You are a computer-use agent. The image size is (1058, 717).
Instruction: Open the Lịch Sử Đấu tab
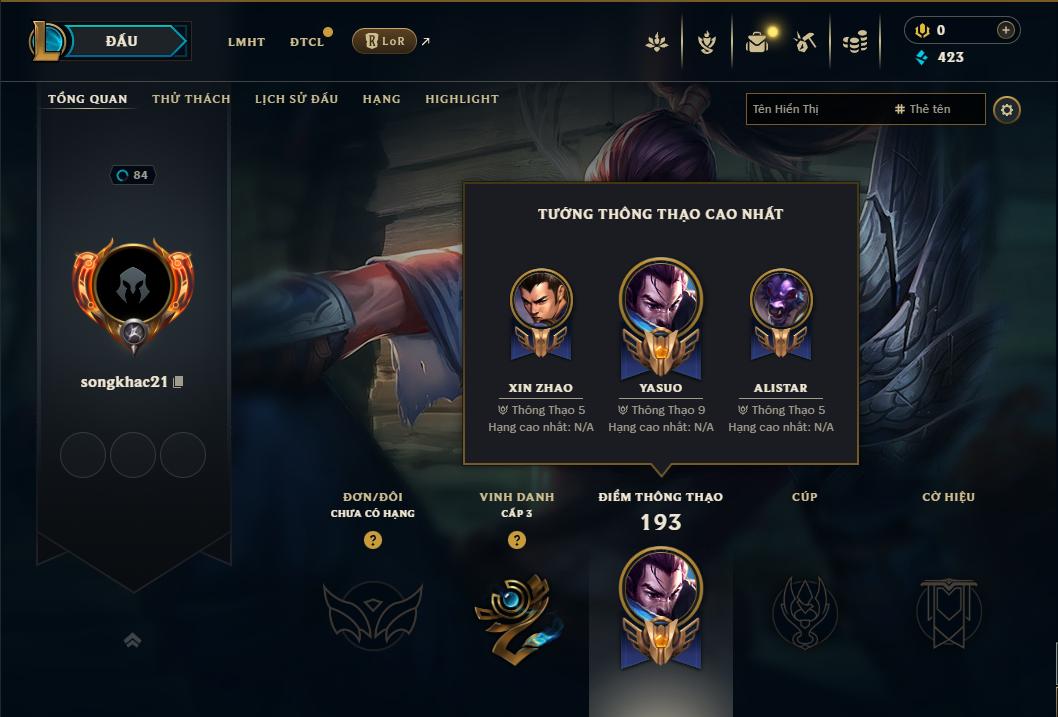tap(296, 99)
